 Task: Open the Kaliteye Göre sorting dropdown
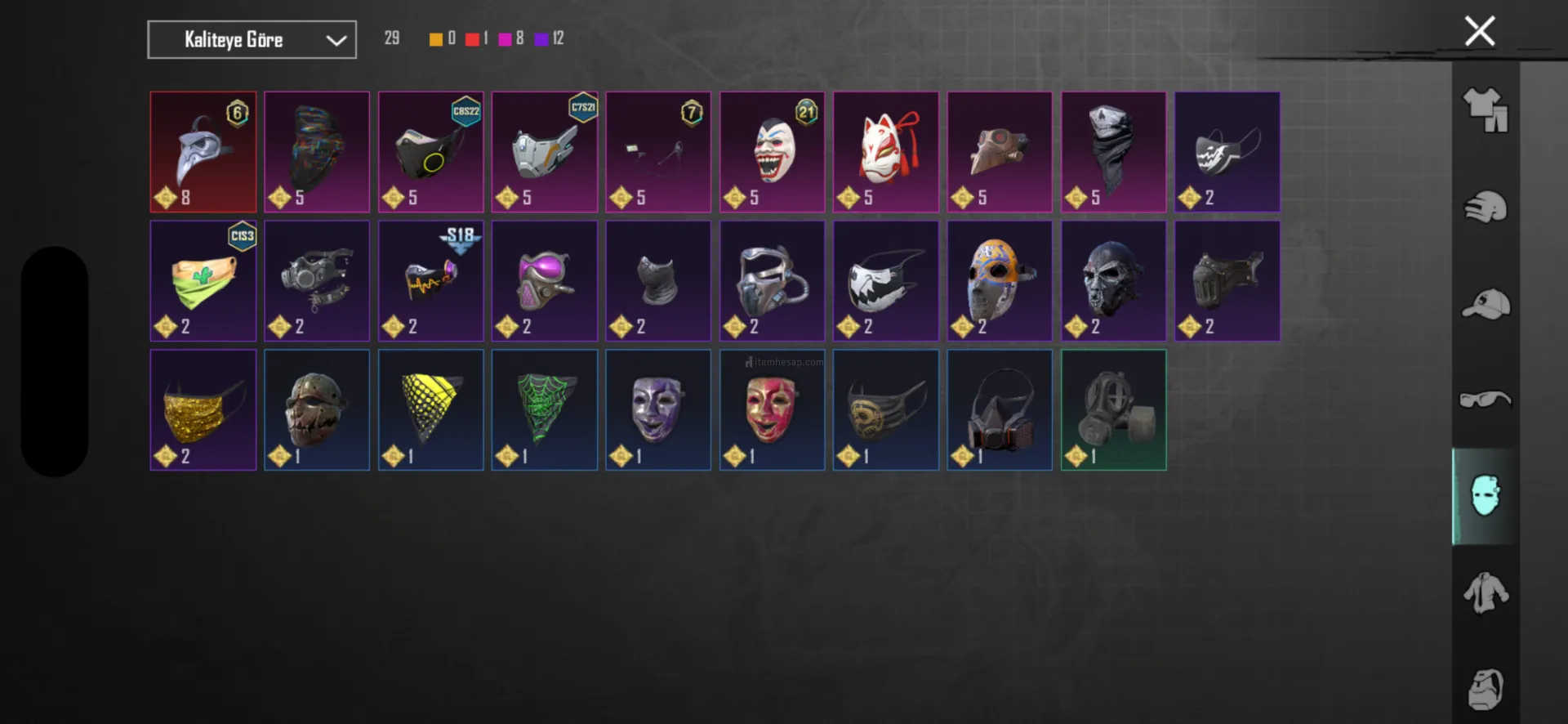252,40
